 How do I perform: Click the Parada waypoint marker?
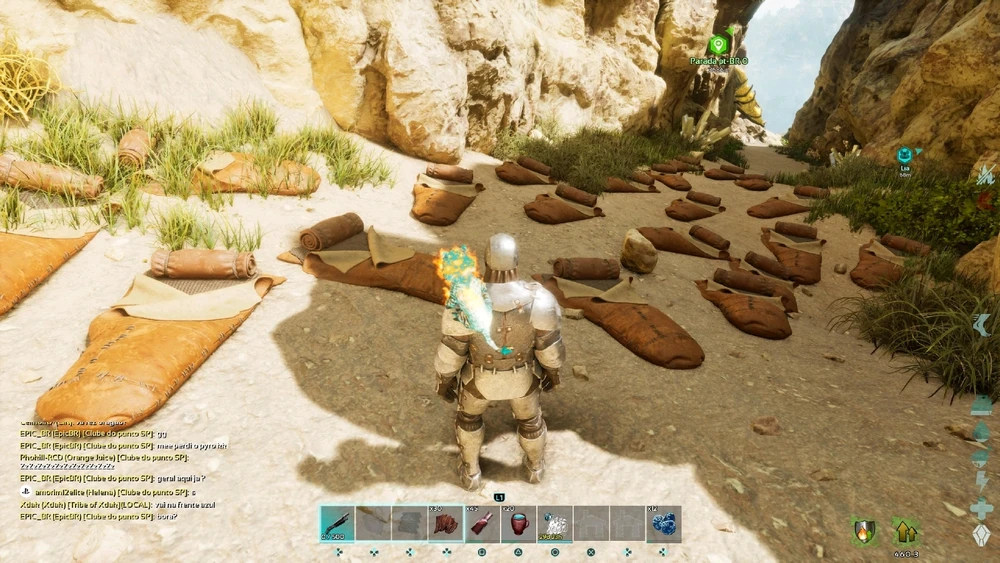point(718,45)
